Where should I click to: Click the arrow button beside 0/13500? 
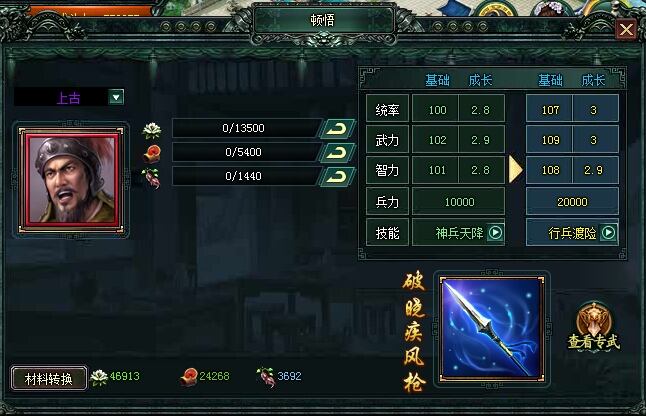pyautogui.click(x=337, y=128)
